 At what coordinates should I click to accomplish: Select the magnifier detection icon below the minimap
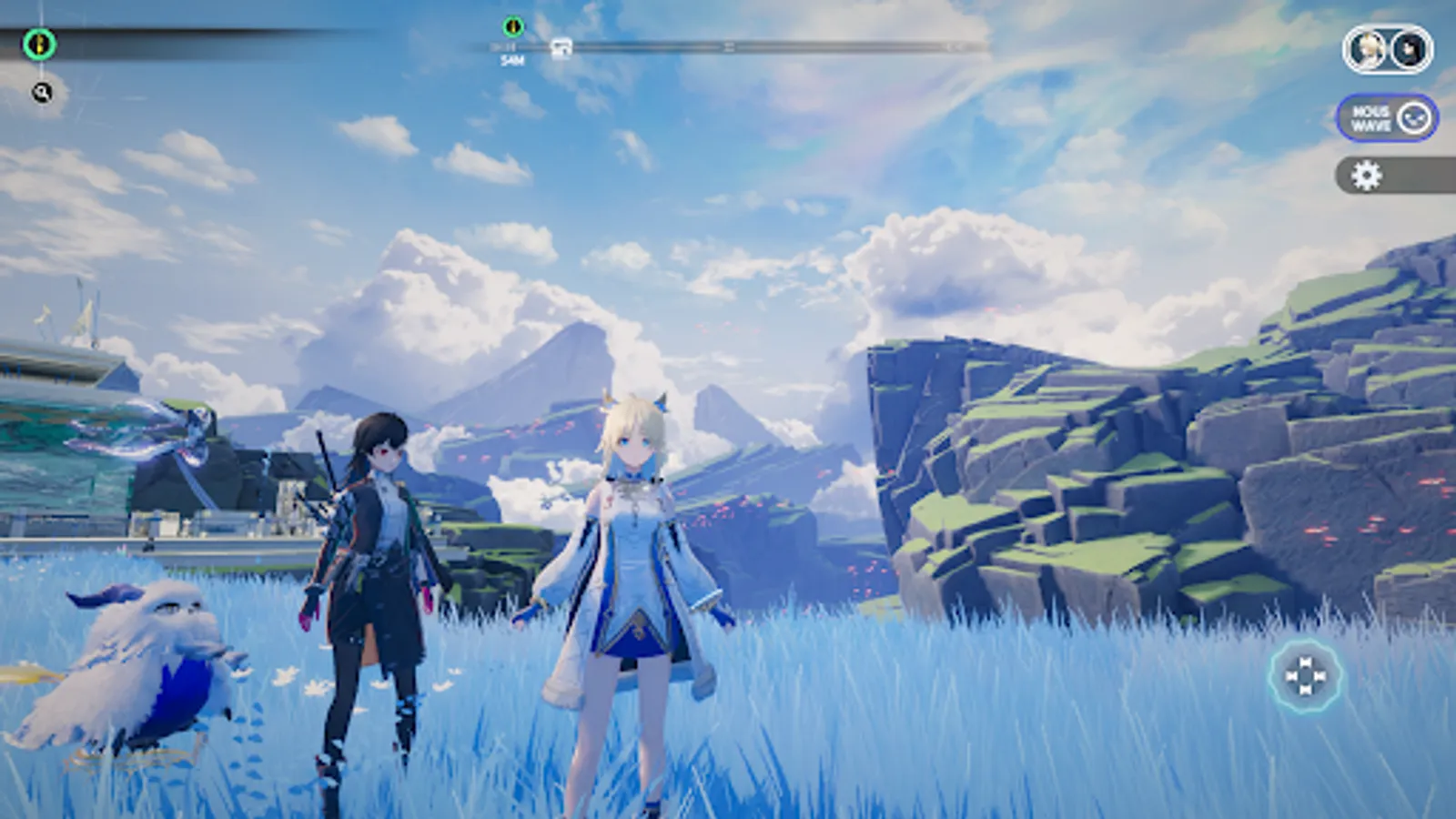(x=40, y=90)
